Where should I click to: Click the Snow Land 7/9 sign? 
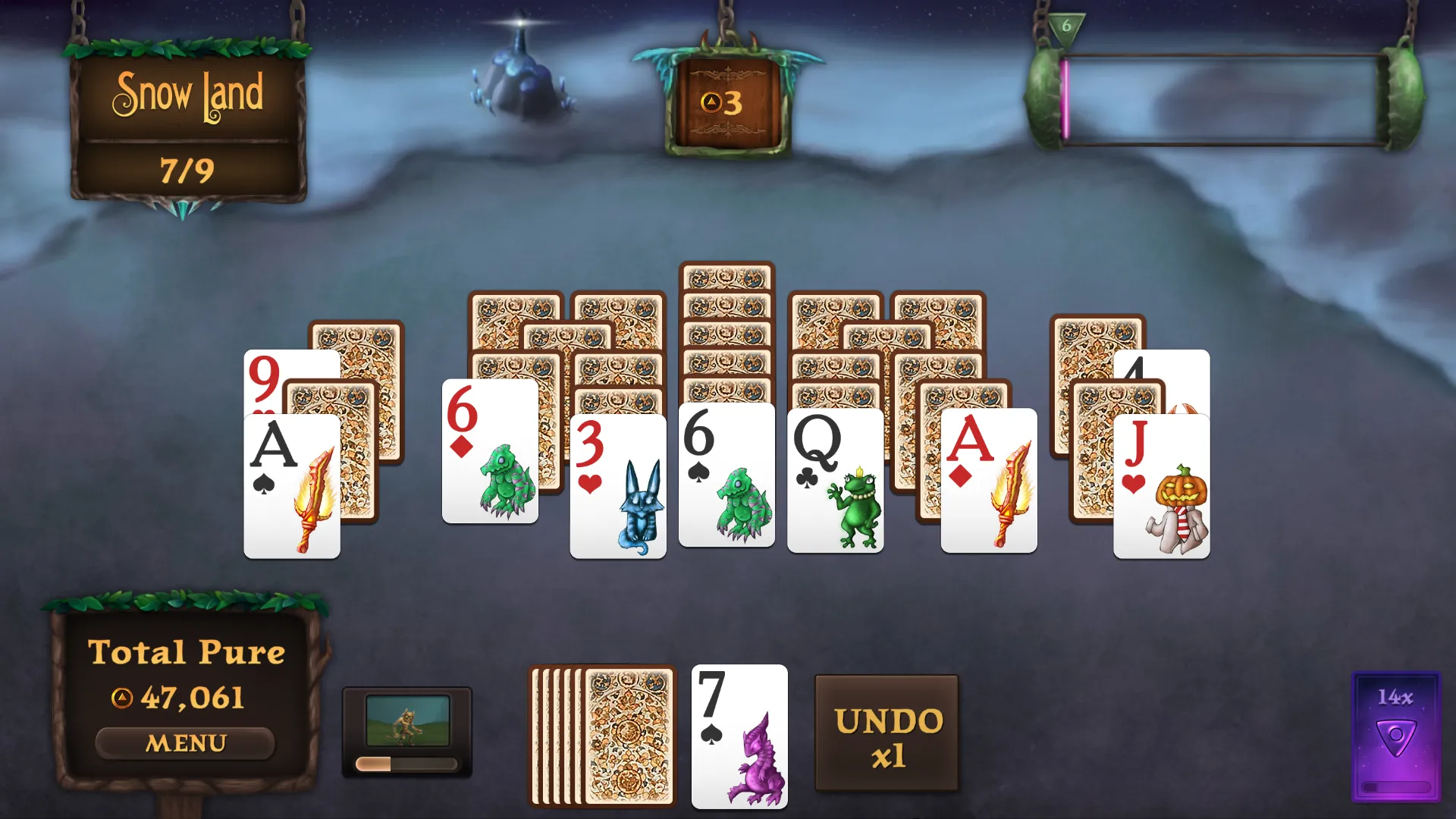pos(188,125)
